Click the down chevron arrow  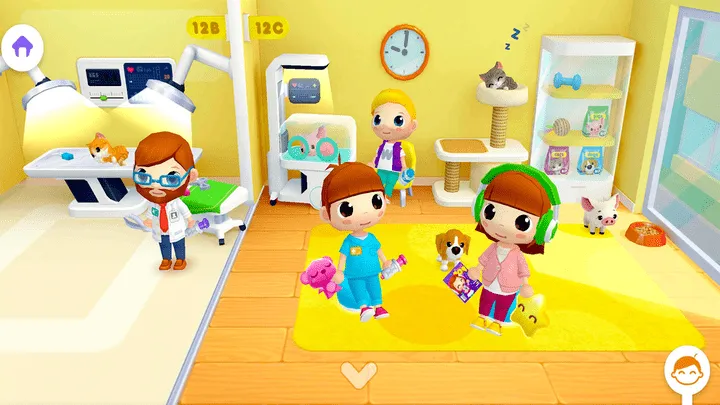coord(355,374)
